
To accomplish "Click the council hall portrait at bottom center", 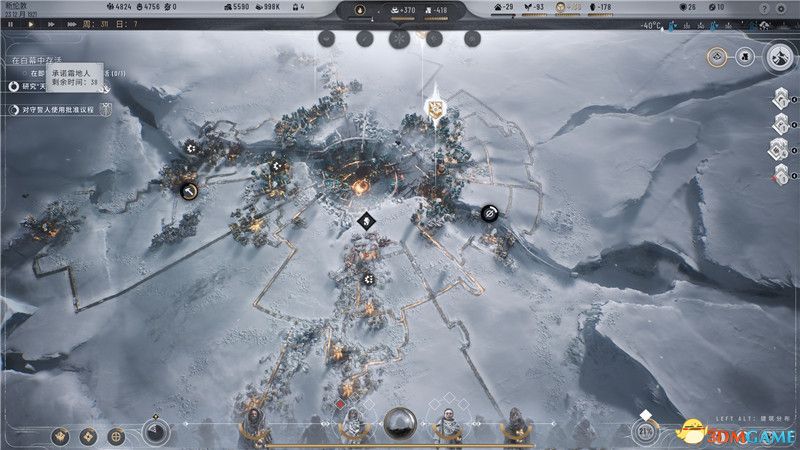I will [x=399, y=424].
